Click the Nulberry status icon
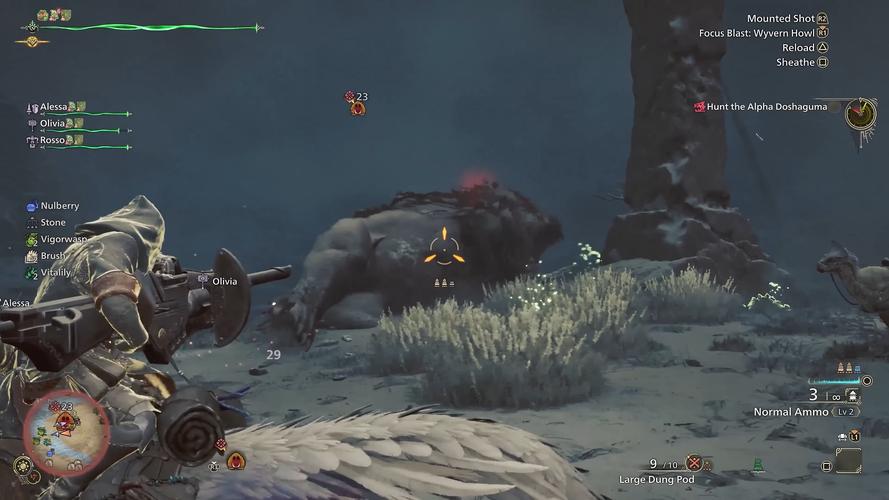The width and height of the screenshot is (889, 500). (x=32, y=206)
